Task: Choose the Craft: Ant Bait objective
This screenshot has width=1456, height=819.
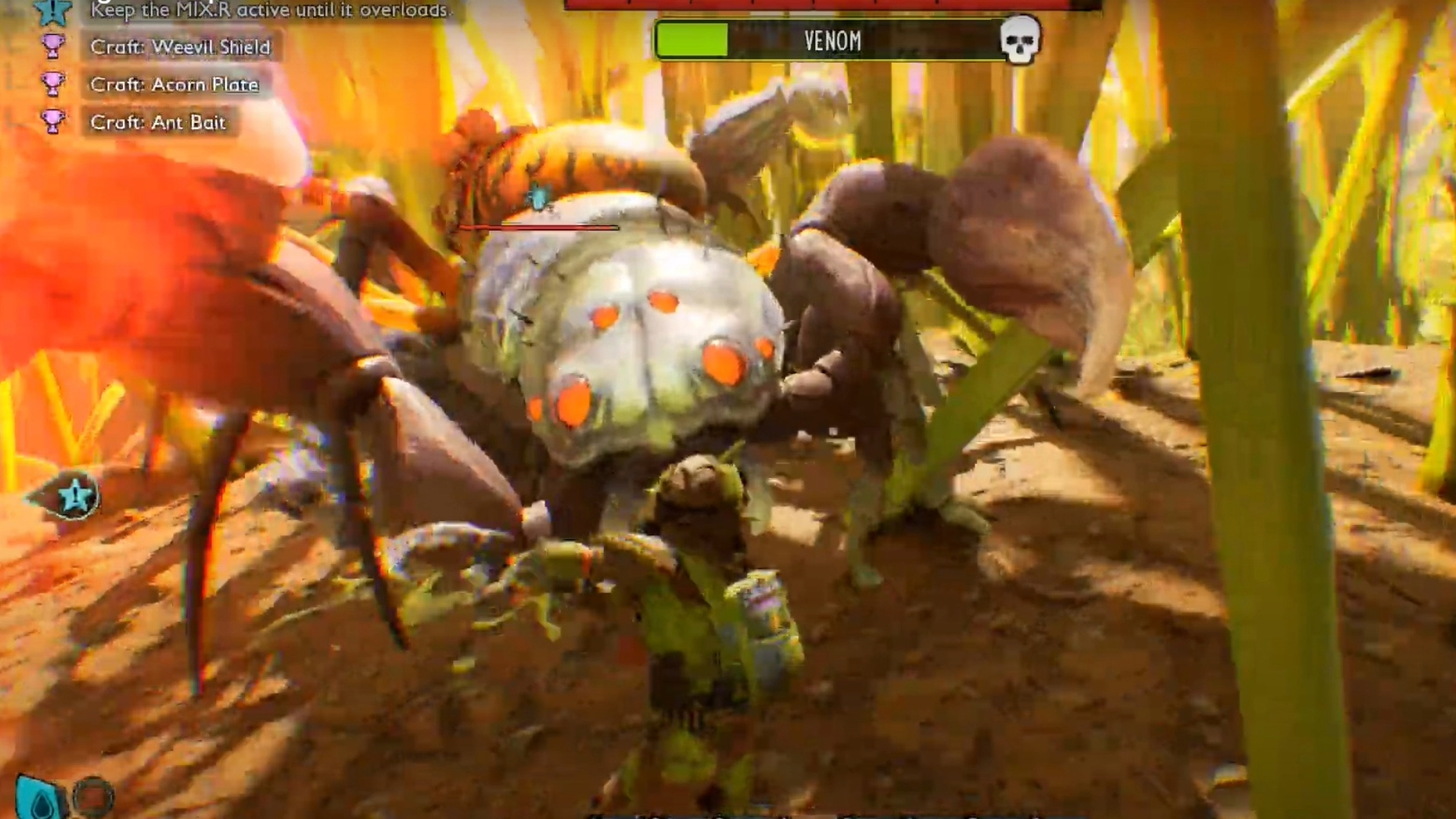Action: pos(158,122)
